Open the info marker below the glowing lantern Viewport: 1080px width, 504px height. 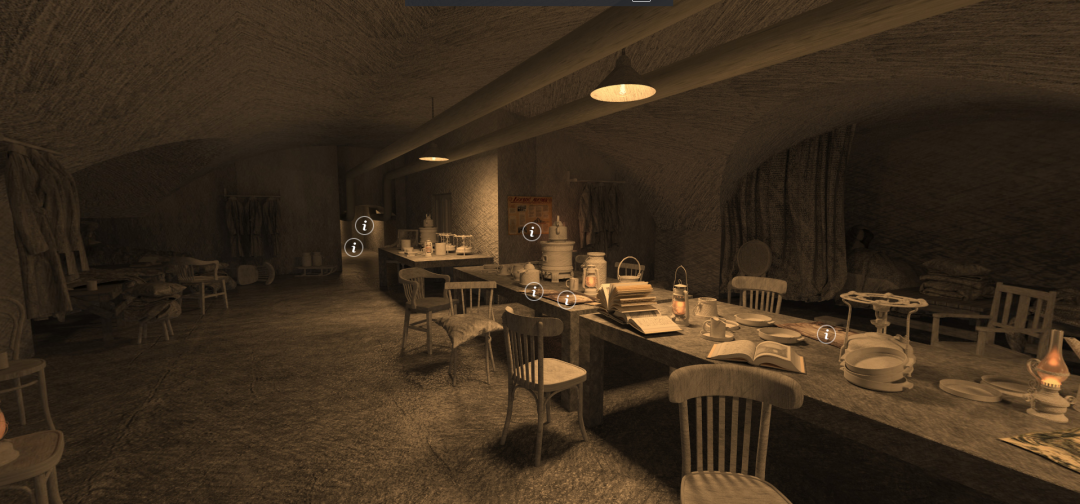[x=566, y=298]
